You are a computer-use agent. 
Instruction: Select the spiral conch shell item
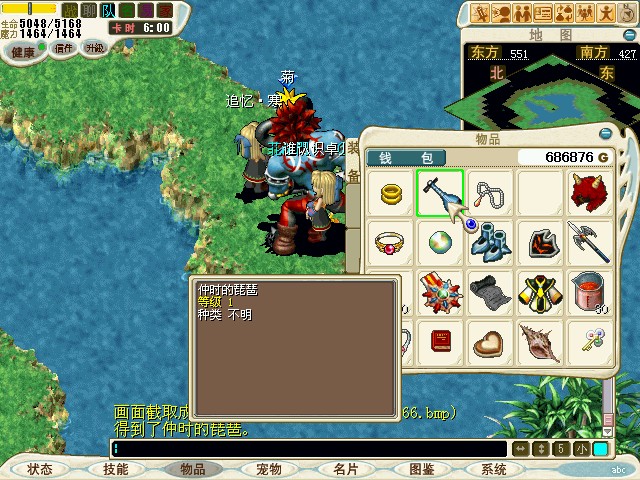pyautogui.click(x=541, y=343)
